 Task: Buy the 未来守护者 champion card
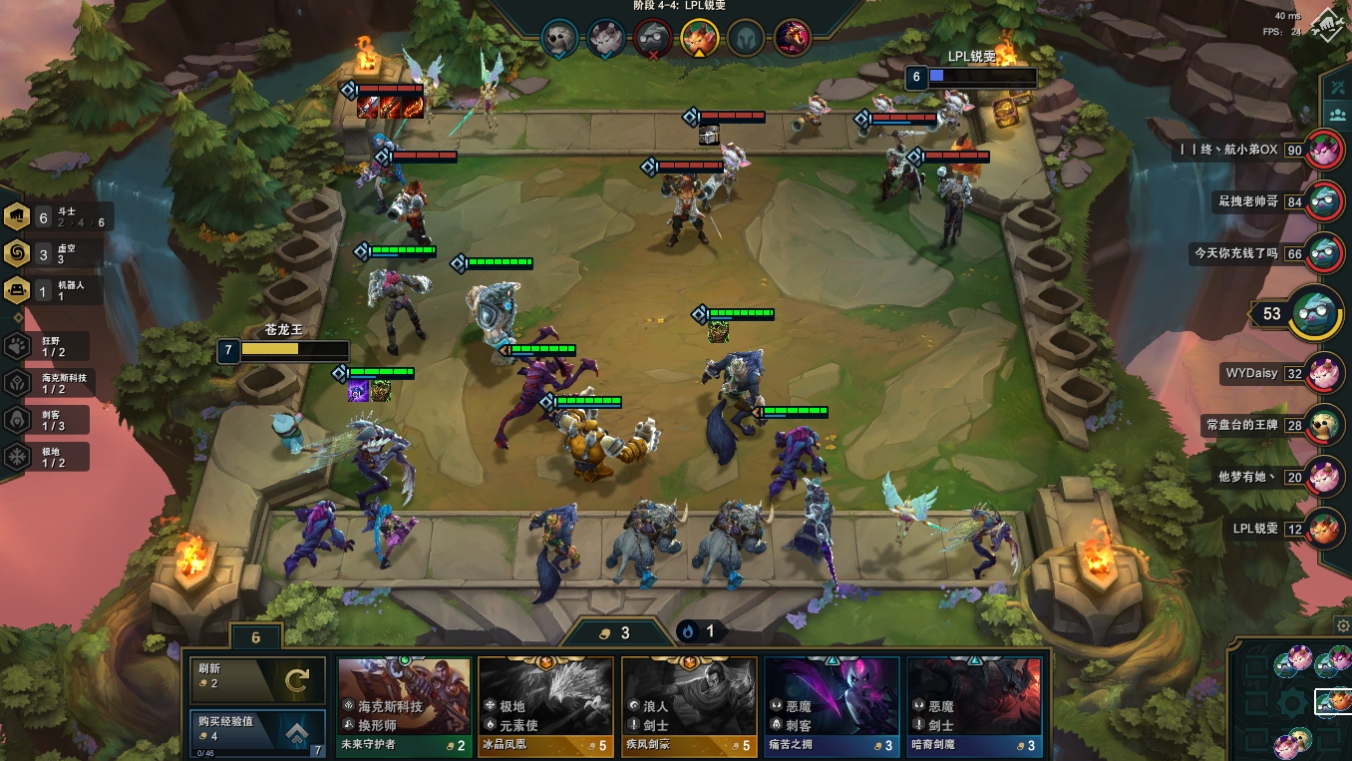pos(404,705)
